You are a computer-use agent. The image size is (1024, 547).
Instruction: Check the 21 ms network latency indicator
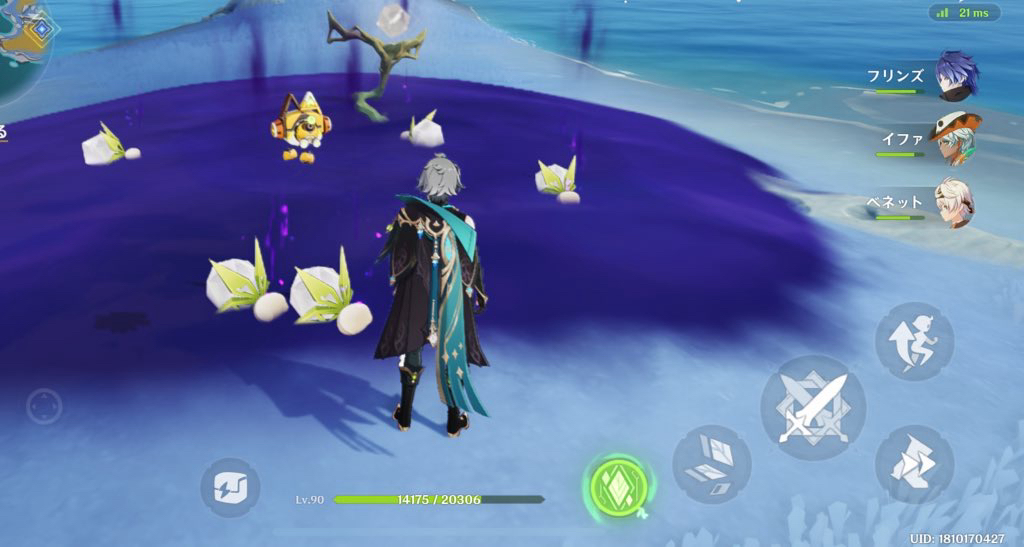pos(964,12)
